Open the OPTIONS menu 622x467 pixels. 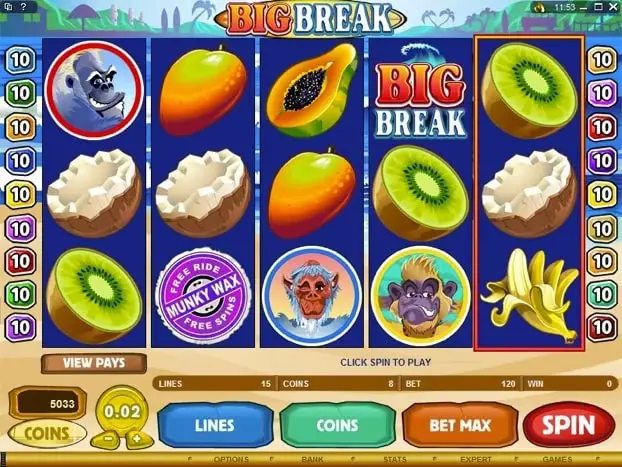pyautogui.click(x=231, y=460)
